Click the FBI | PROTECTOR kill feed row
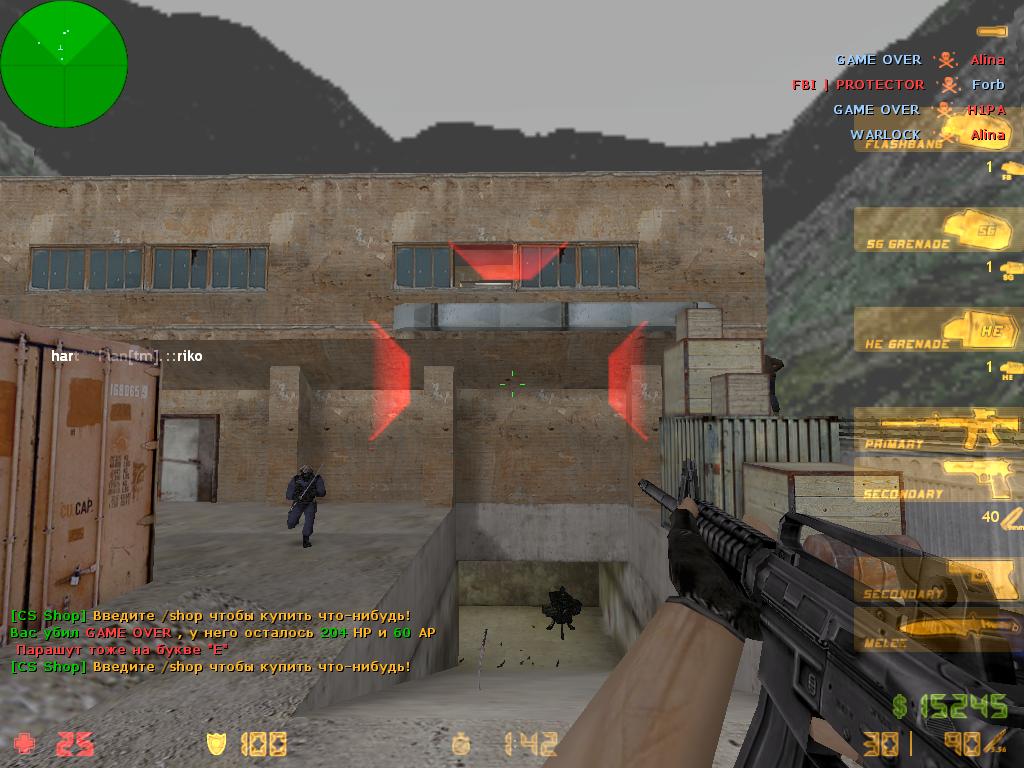Viewport: 1024px width, 768px height. click(x=898, y=85)
